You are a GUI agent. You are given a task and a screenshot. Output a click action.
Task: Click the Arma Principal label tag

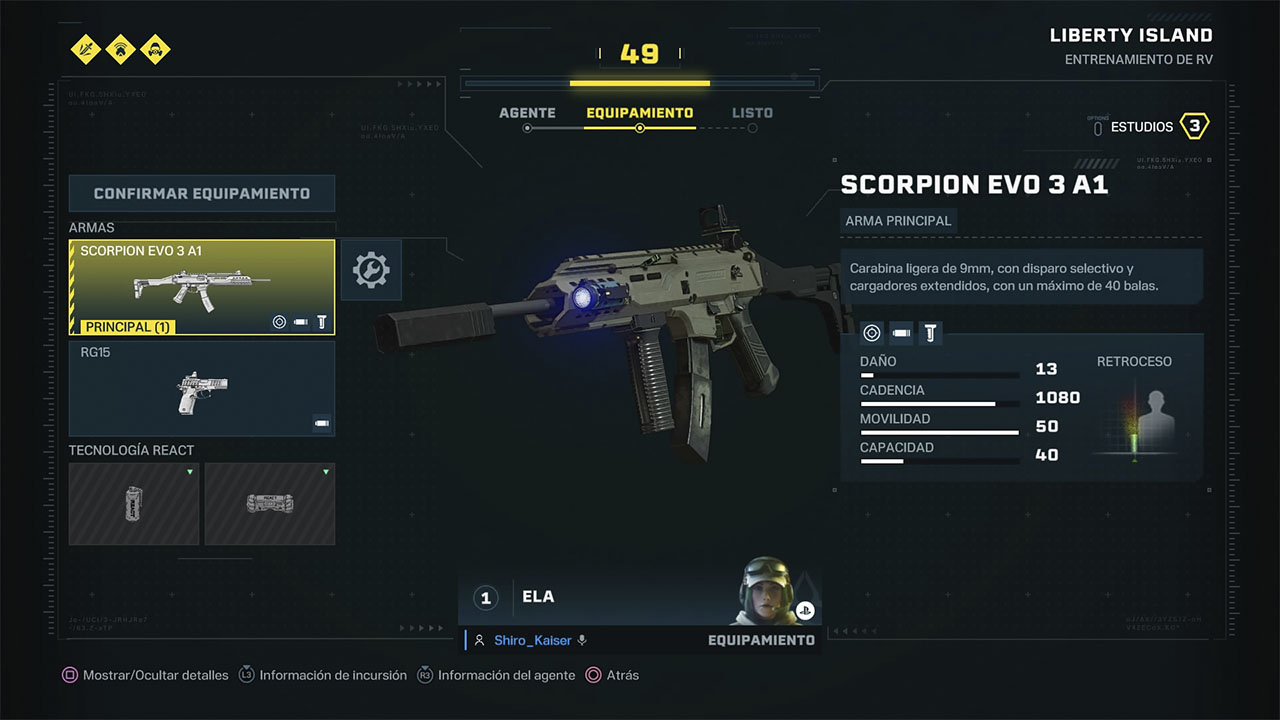pyautogui.click(x=898, y=220)
